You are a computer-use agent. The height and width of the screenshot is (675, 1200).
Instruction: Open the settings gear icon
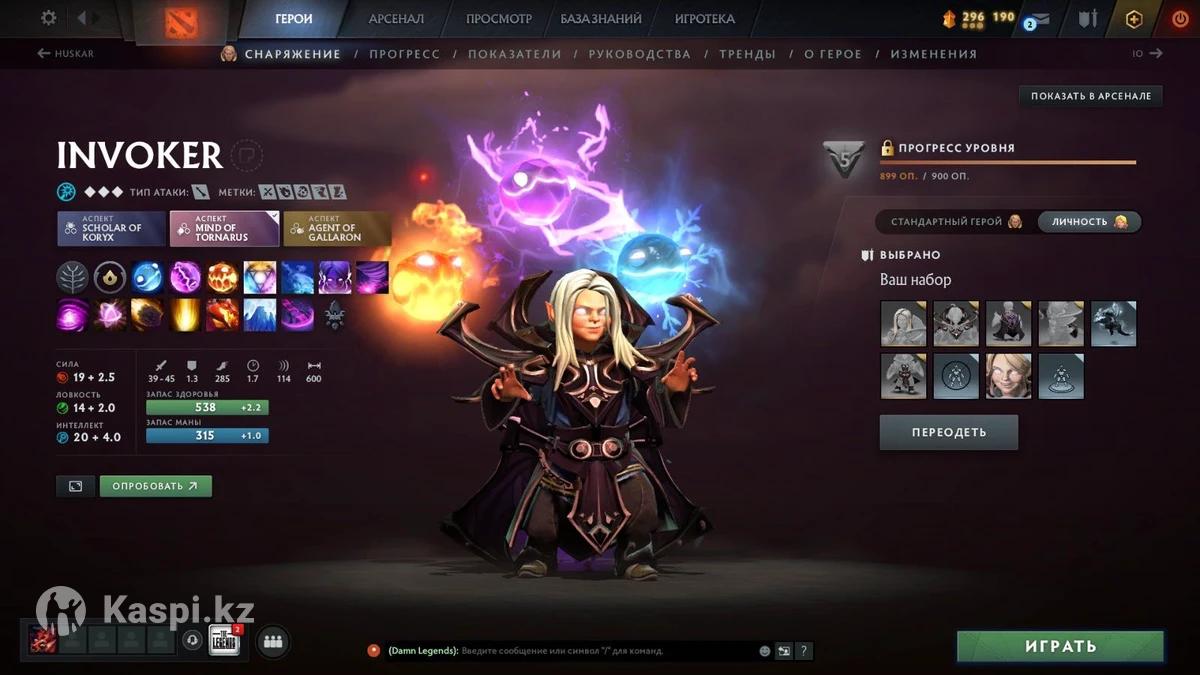(x=49, y=18)
